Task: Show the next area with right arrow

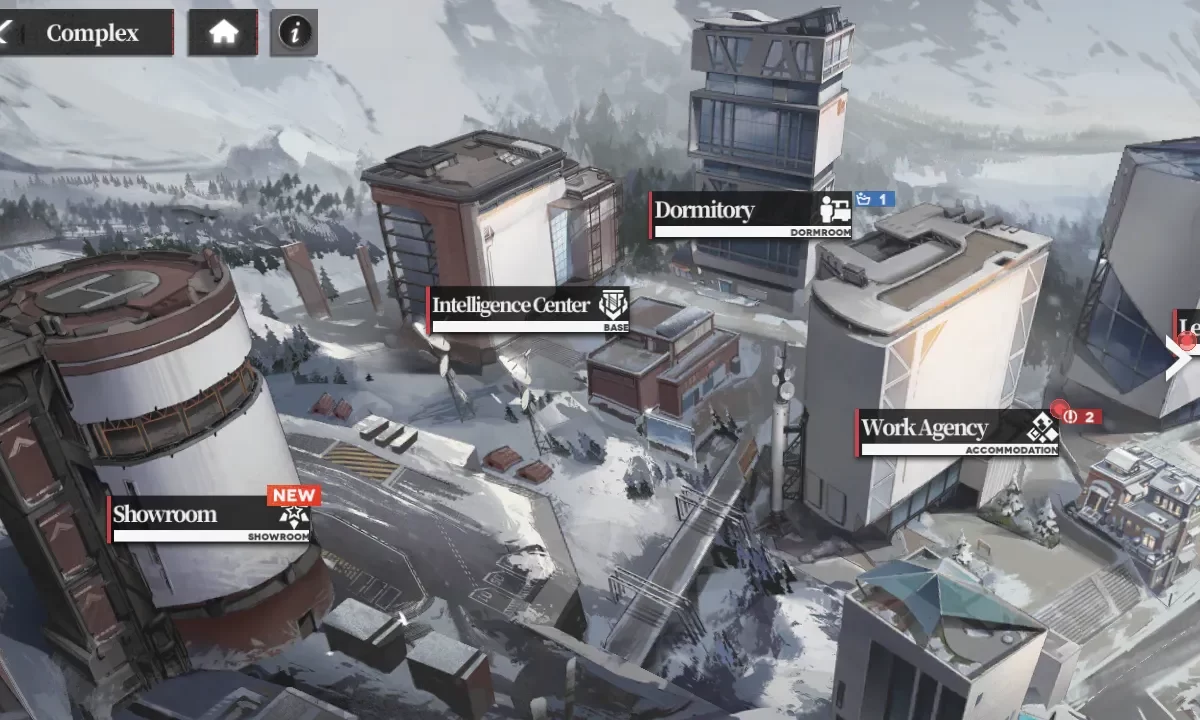Action: coord(1179,357)
